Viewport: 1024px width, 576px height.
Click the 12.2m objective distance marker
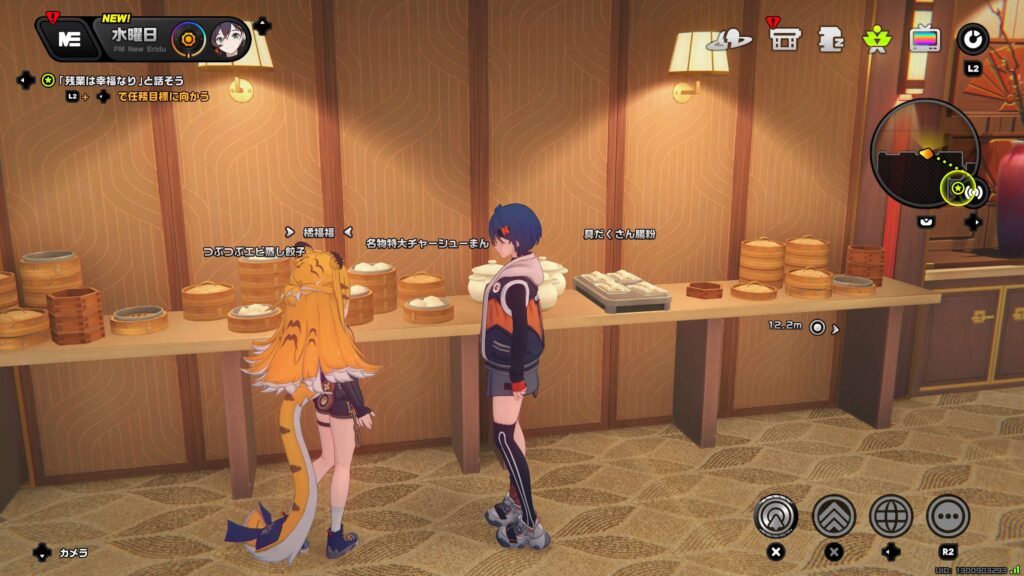point(817,326)
